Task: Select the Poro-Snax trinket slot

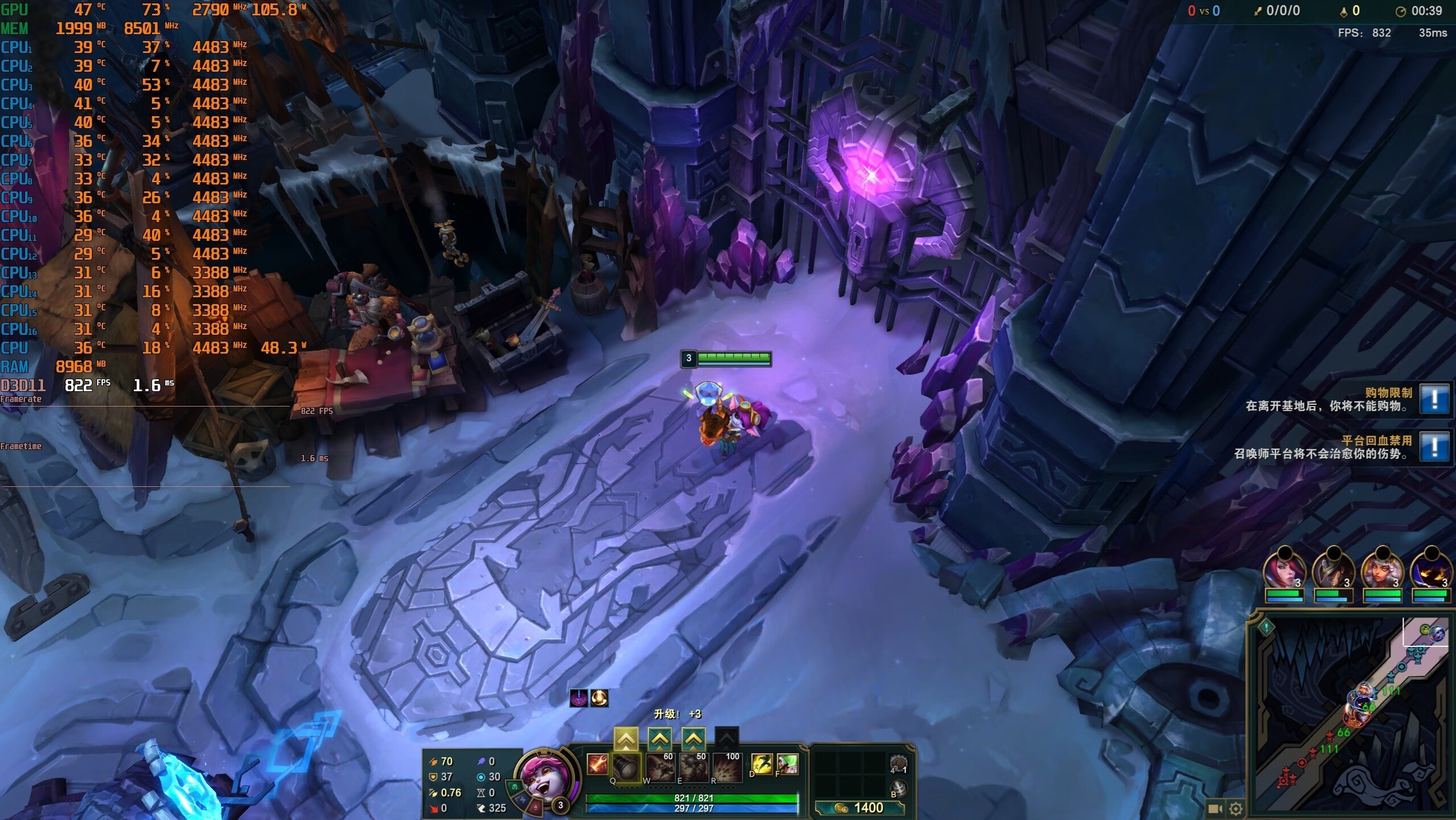Action: (x=898, y=764)
